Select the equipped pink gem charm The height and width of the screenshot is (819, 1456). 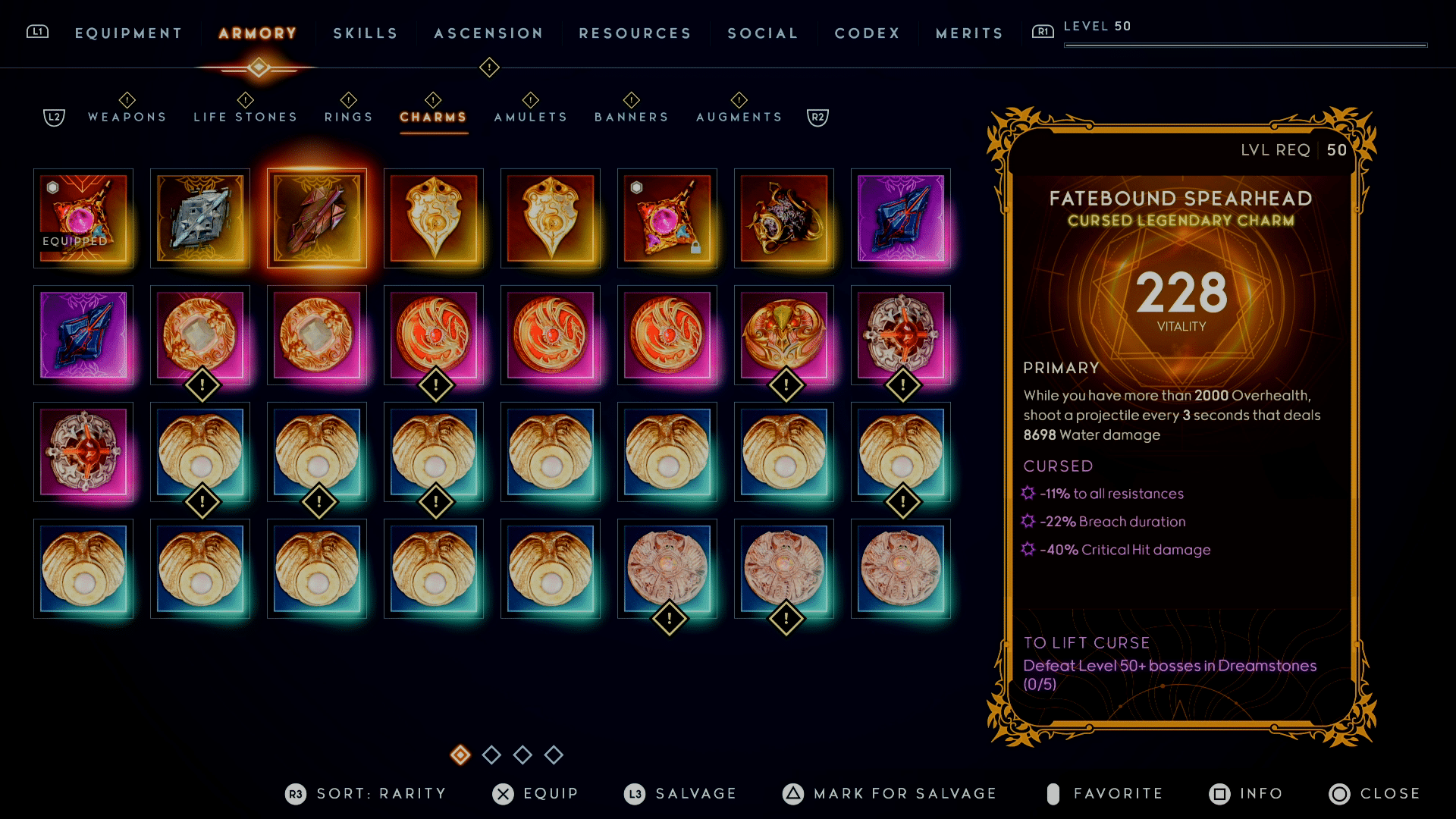click(x=83, y=218)
